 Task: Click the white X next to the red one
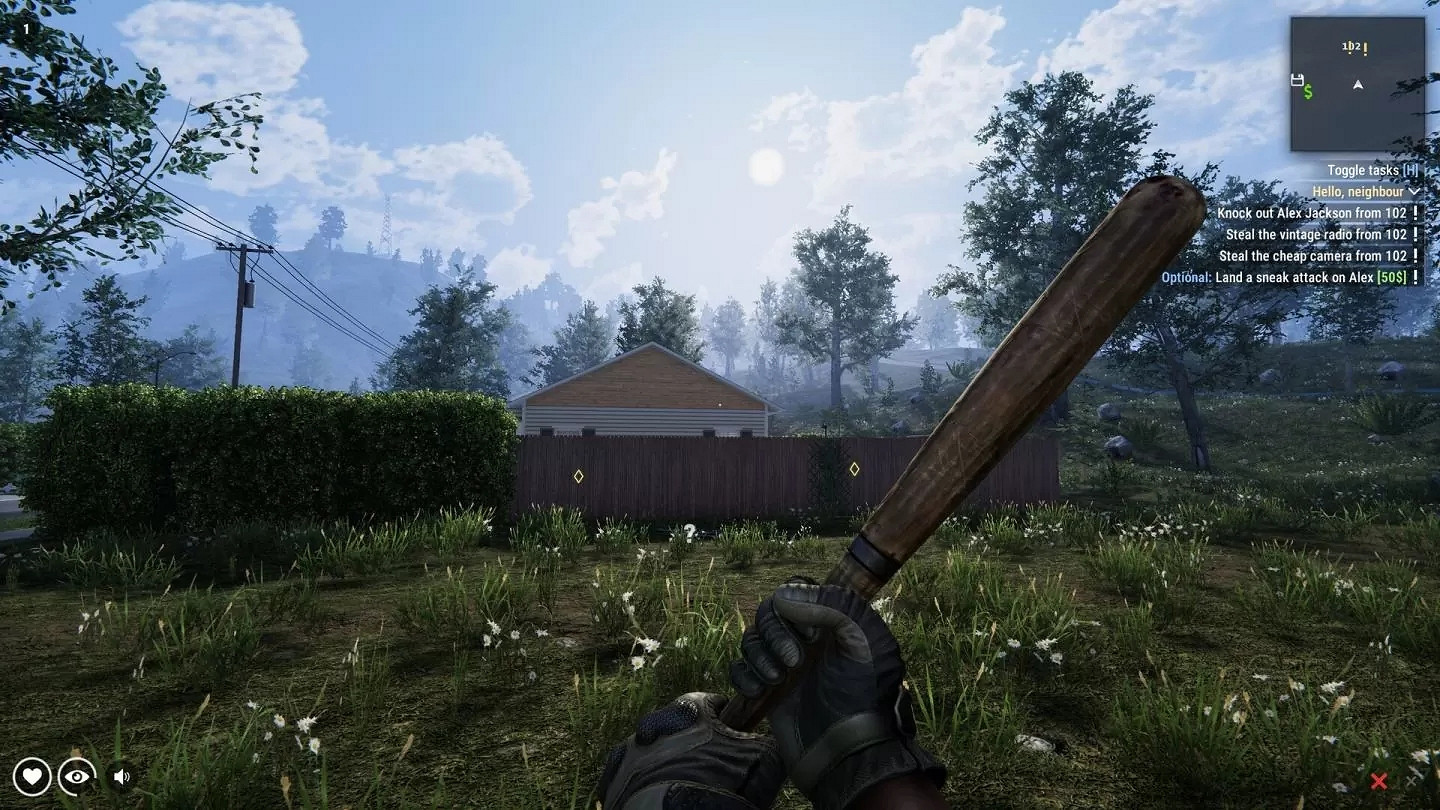(1412, 780)
